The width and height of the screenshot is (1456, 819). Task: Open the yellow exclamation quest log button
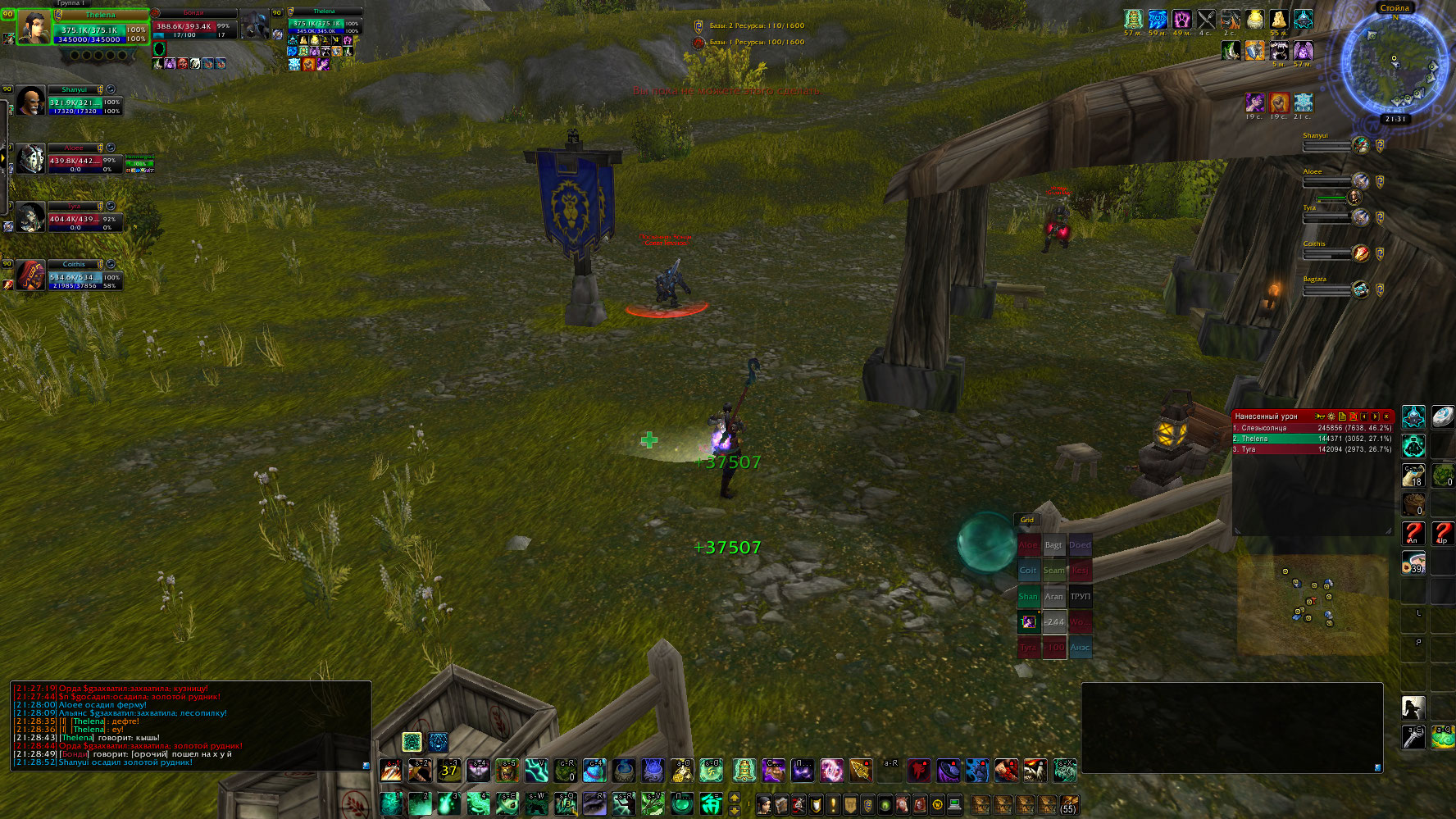pos(833,804)
